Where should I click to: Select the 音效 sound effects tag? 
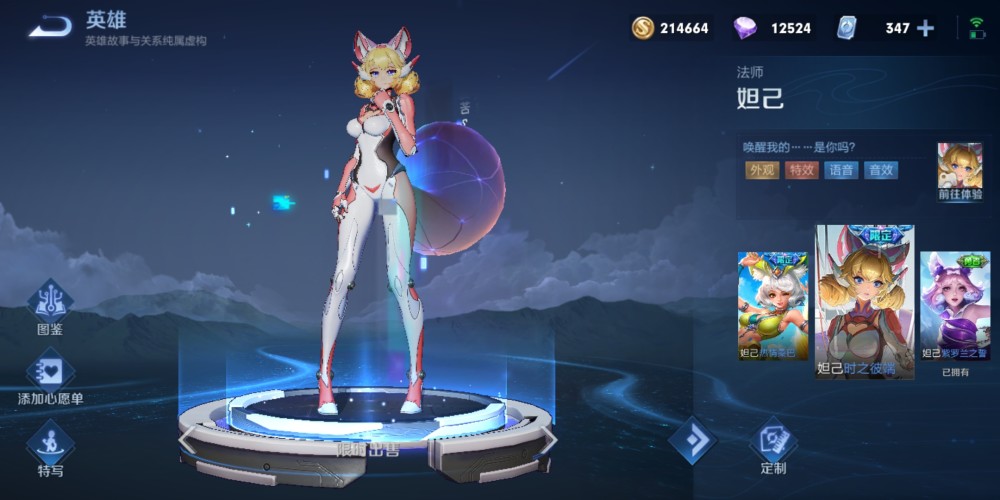pos(881,170)
